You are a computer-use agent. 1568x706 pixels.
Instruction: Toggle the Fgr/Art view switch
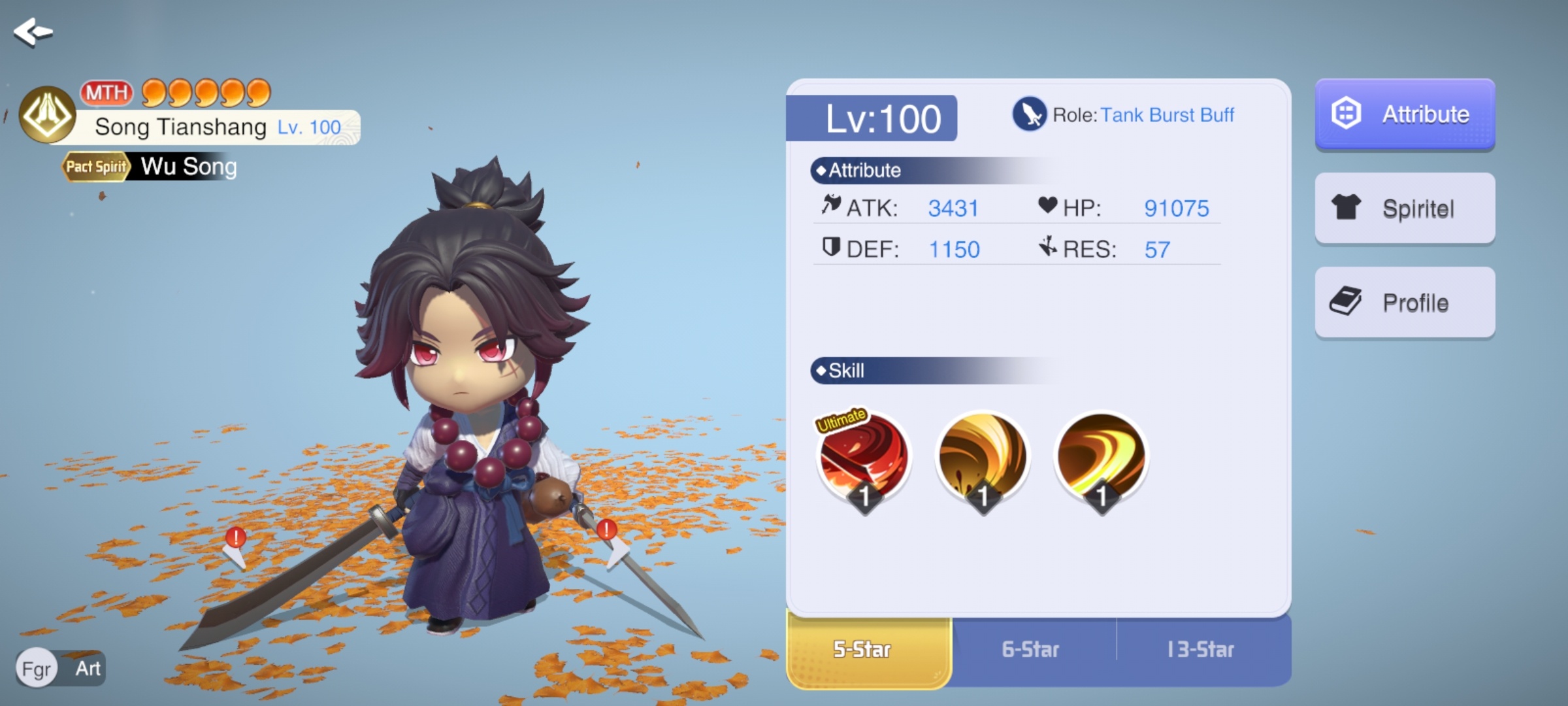pyautogui.click(x=61, y=668)
